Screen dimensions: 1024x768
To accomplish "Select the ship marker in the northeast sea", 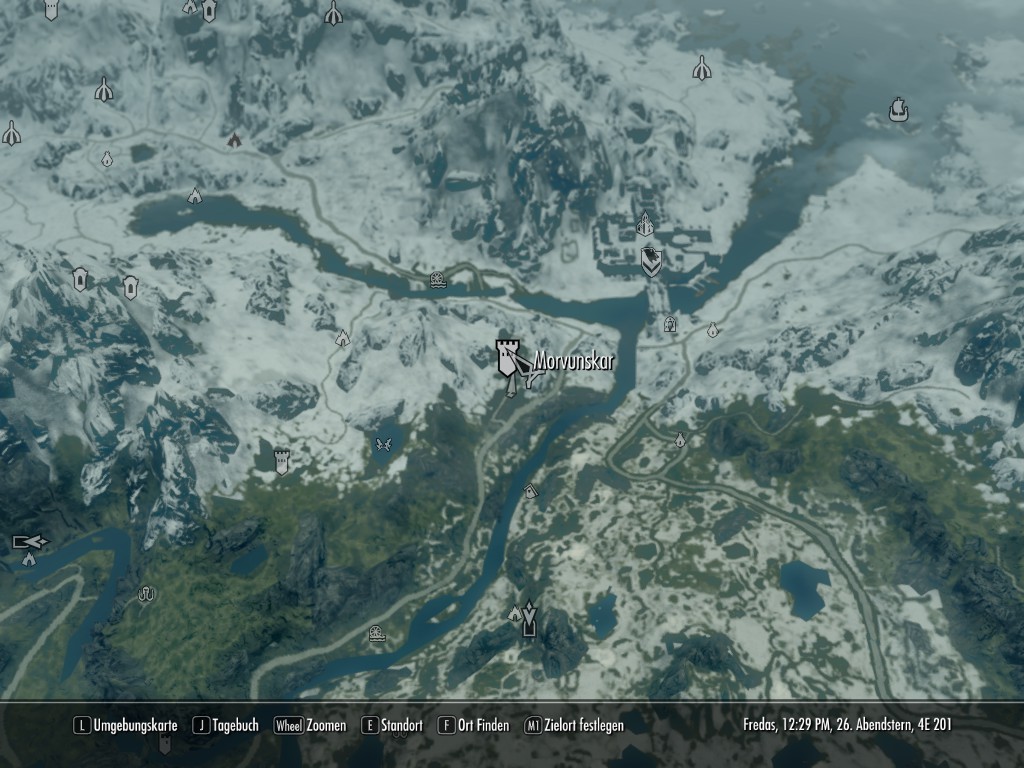I will pyautogui.click(x=898, y=109).
